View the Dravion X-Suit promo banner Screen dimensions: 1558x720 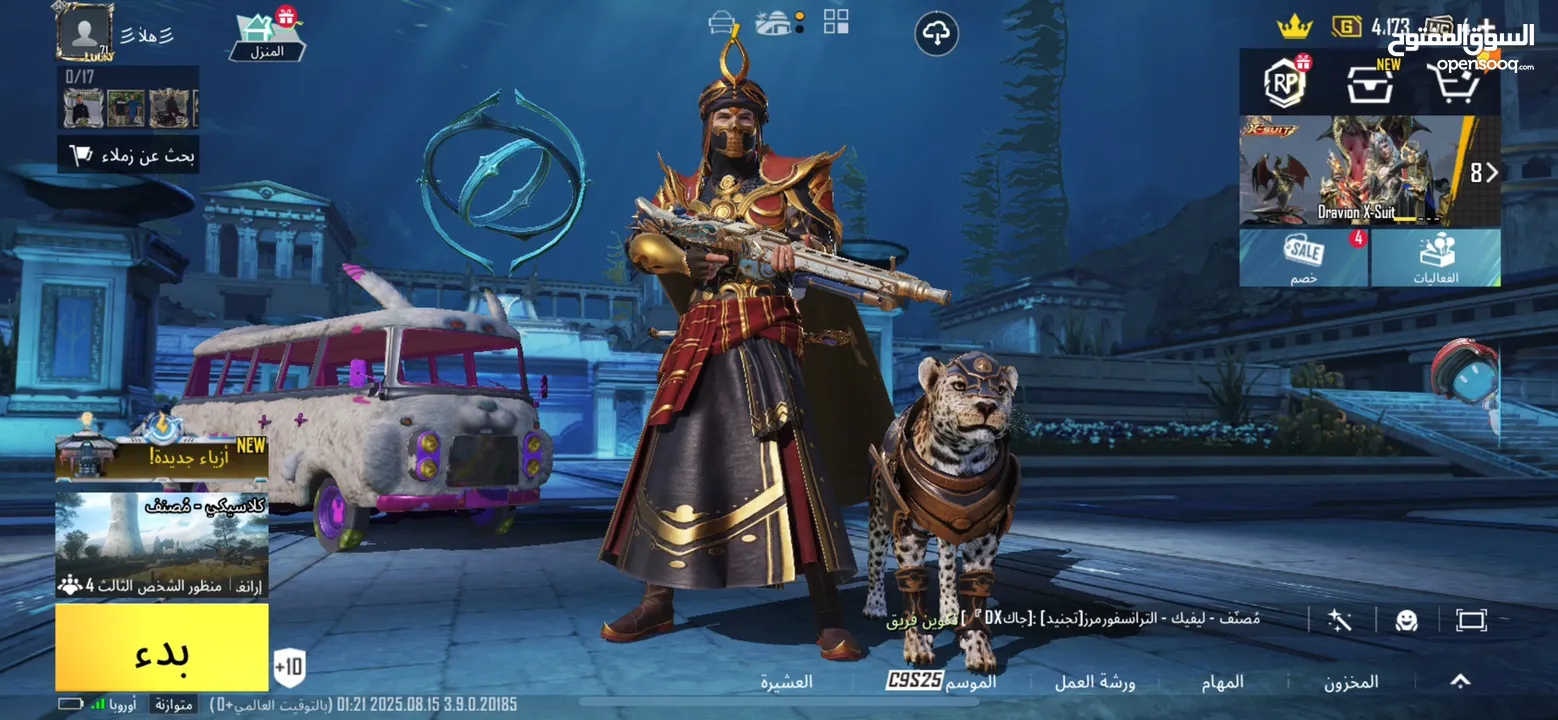coord(1355,171)
